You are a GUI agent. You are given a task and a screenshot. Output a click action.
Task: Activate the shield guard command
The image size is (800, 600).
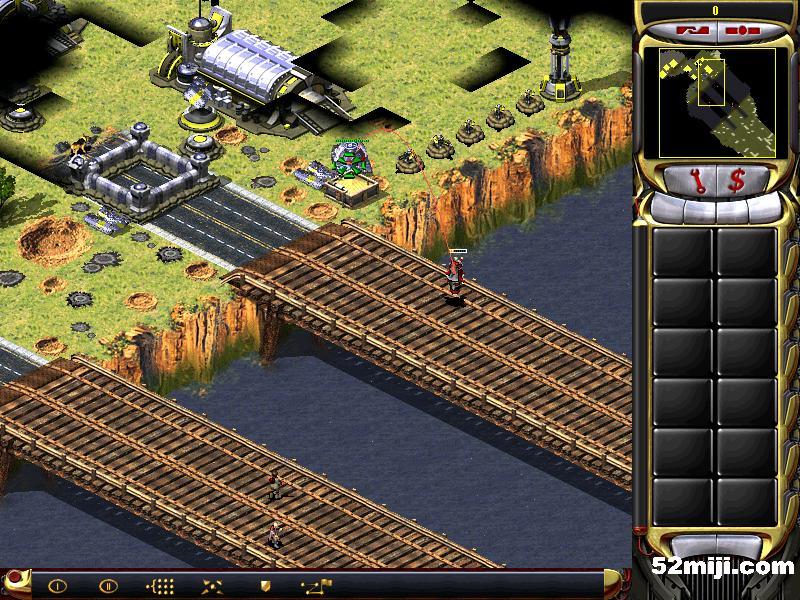click(x=265, y=585)
